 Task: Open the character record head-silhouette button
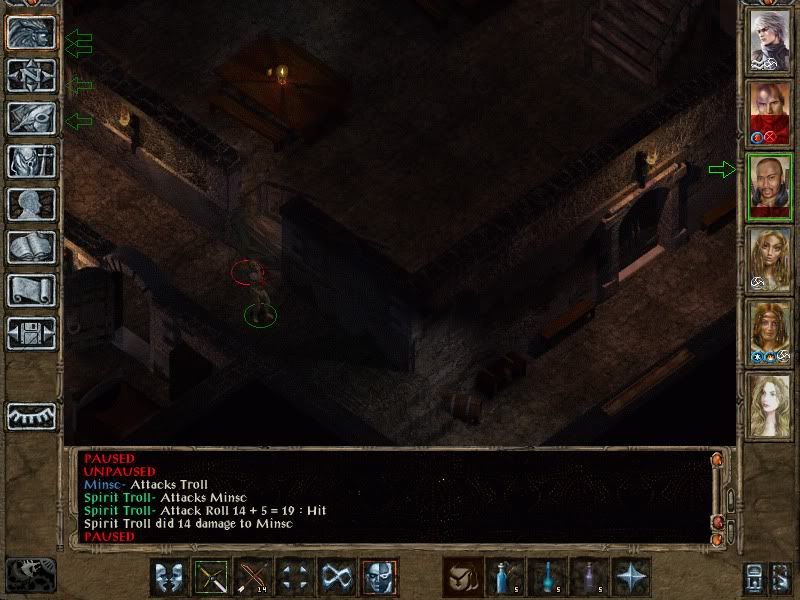click(30, 205)
